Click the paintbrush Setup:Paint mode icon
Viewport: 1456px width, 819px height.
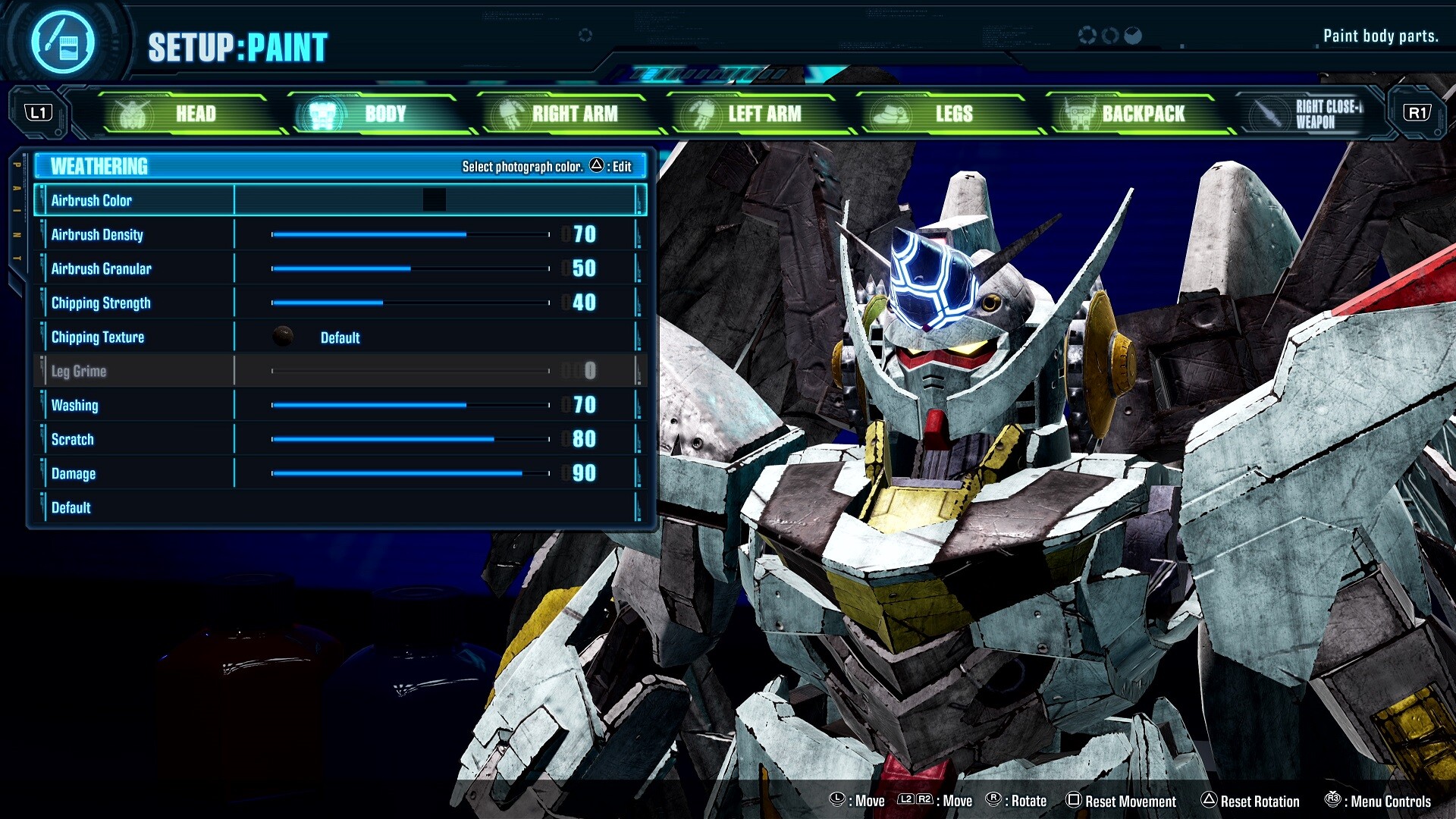(68, 42)
